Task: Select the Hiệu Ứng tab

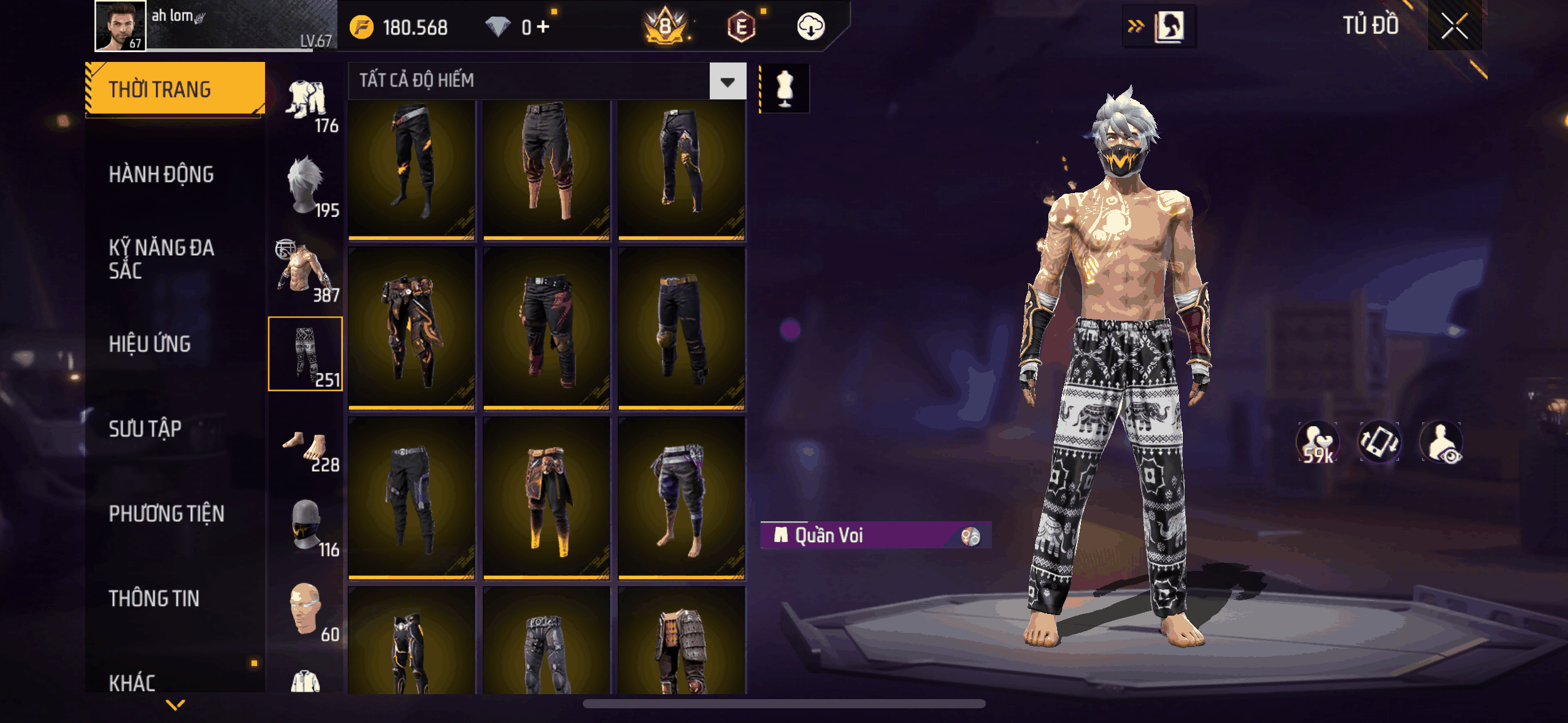Action: click(x=150, y=344)
